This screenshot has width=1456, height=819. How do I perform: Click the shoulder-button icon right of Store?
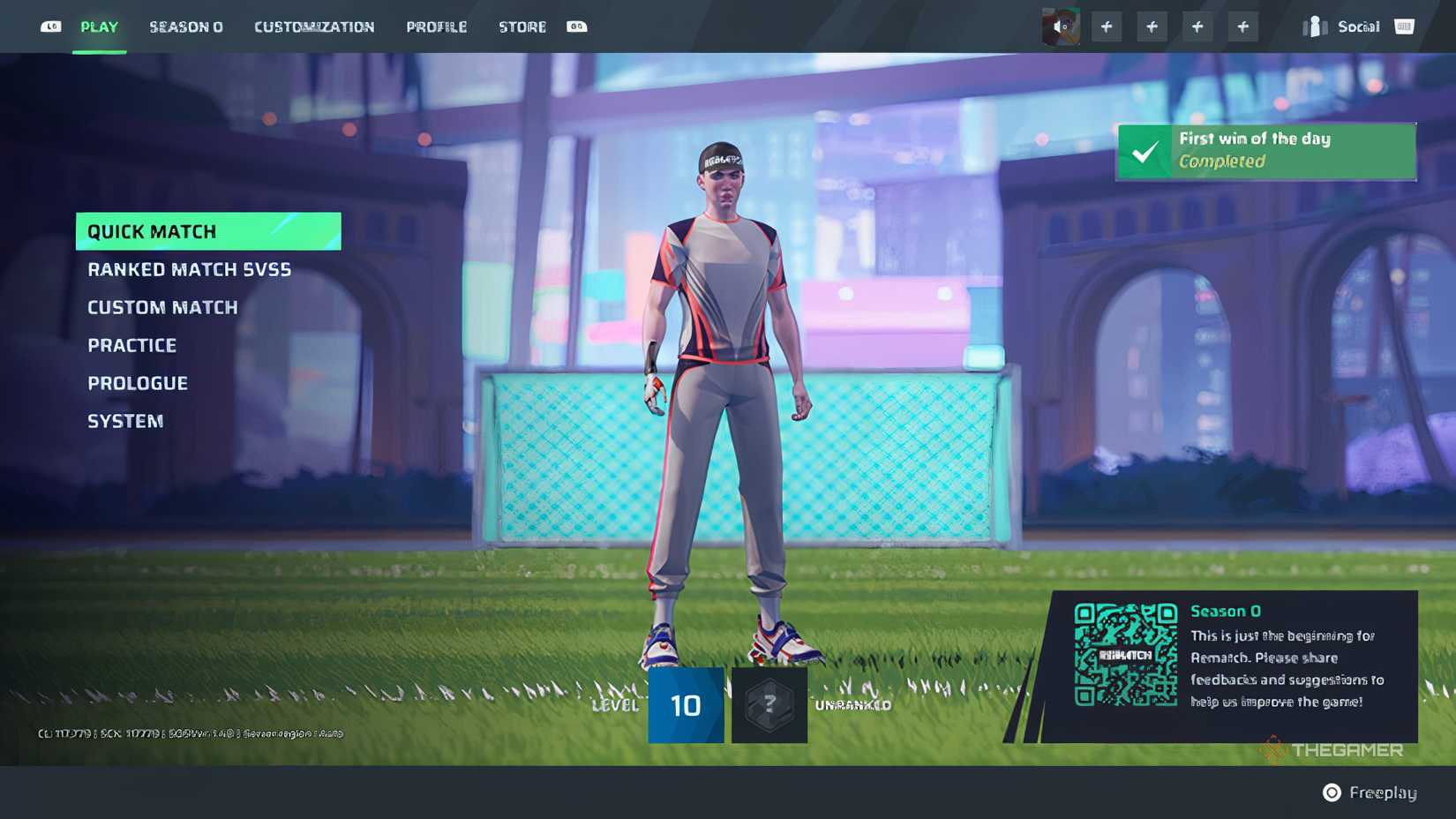[x=576, y=26]
